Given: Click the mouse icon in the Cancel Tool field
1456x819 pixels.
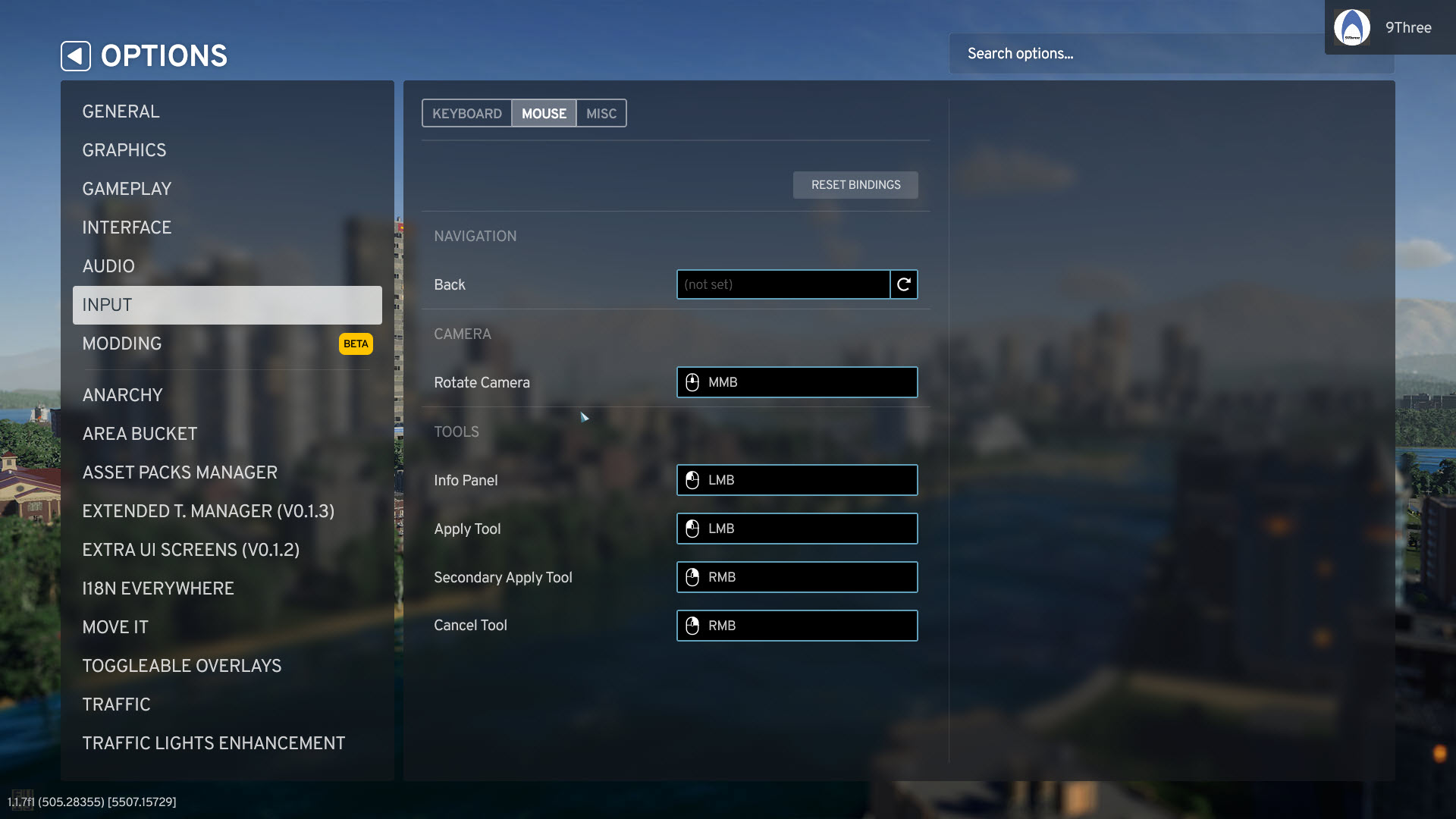Looking at the screenshot, I should pos(692,626).
